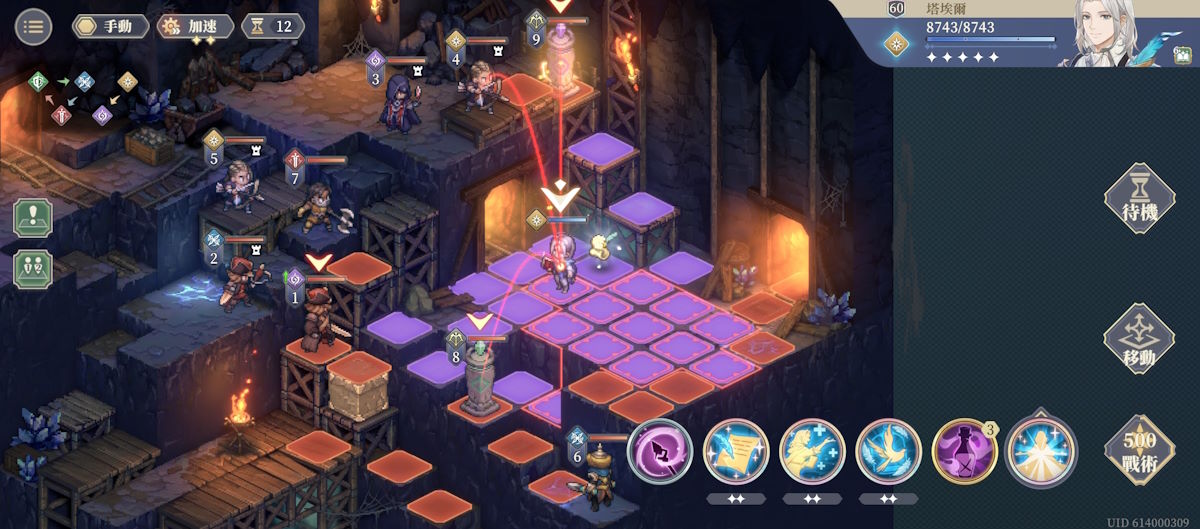Click the 待機 standby button
The width and height of the screenshot is (1200, 529).
coord(1138,199)
